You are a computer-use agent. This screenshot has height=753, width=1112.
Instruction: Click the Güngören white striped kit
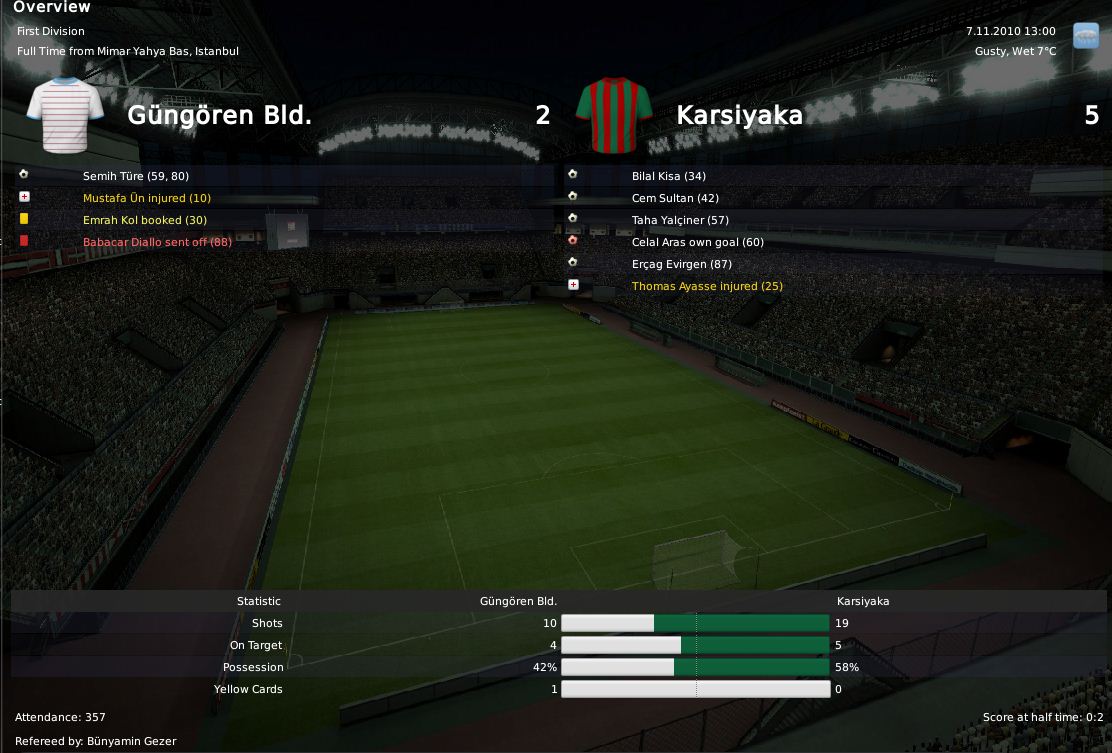click(x=64, y=114)
